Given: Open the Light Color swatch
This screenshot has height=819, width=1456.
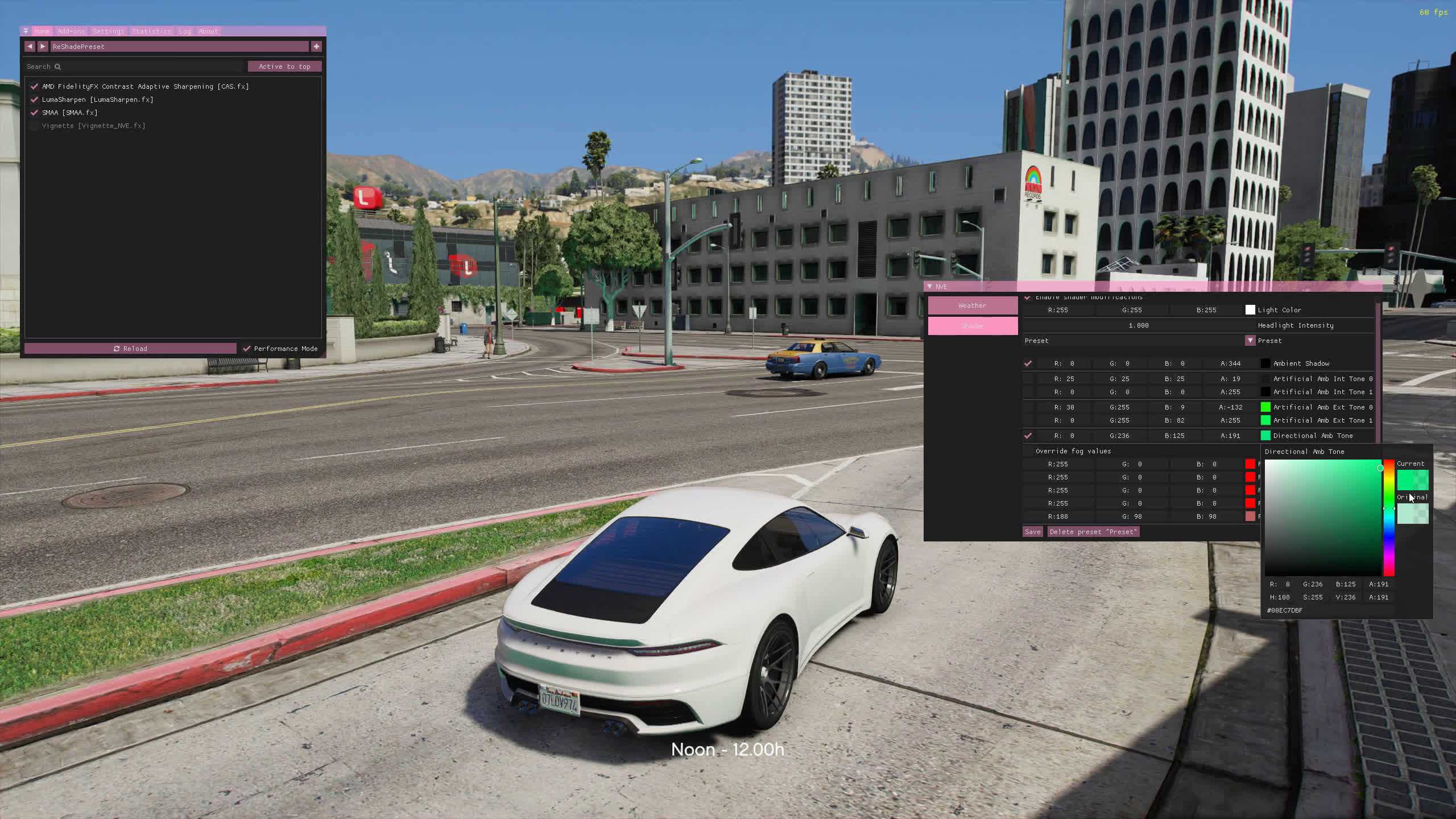Looking at the screenshot, I should tap(1250, 310).
